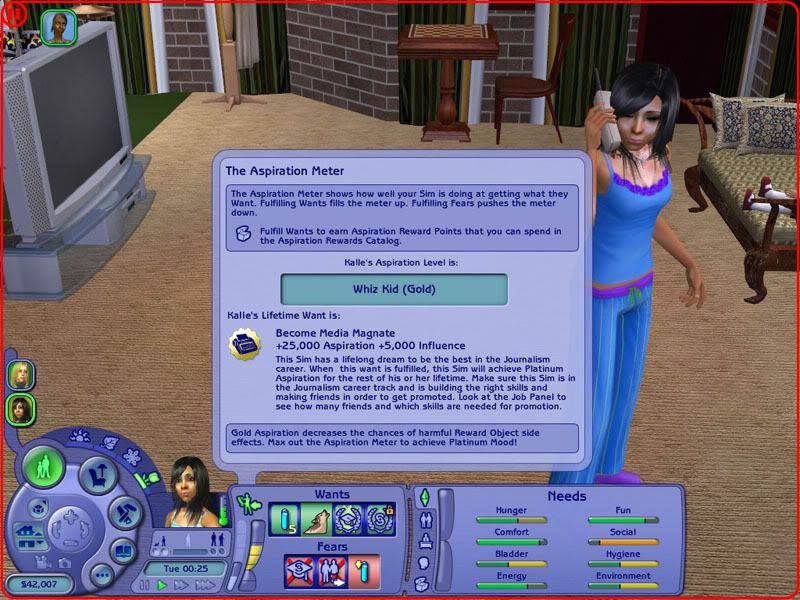Viewport: 800px width, 600px height.
Task: Select the blonde Sim portrait
Action: point(20,374)
